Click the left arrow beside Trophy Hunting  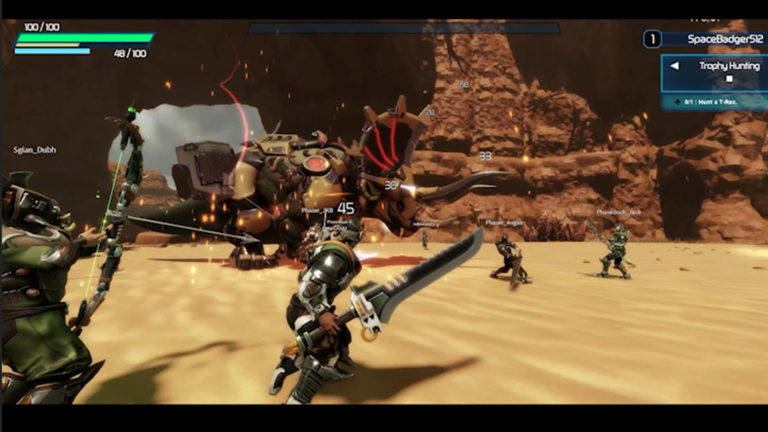(x=675, y=66)
